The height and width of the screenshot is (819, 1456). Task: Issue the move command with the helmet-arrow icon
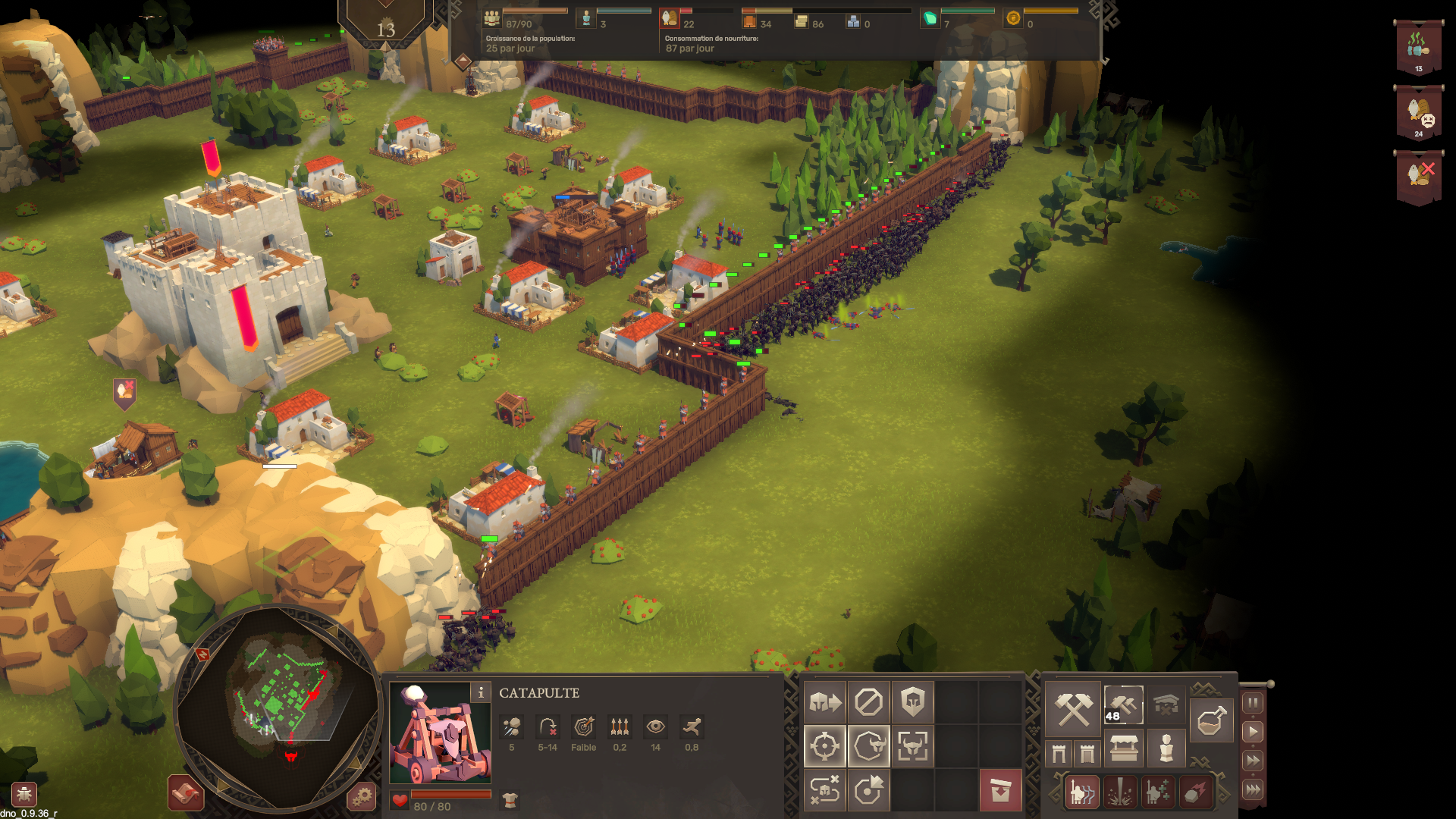pos(825,702)
